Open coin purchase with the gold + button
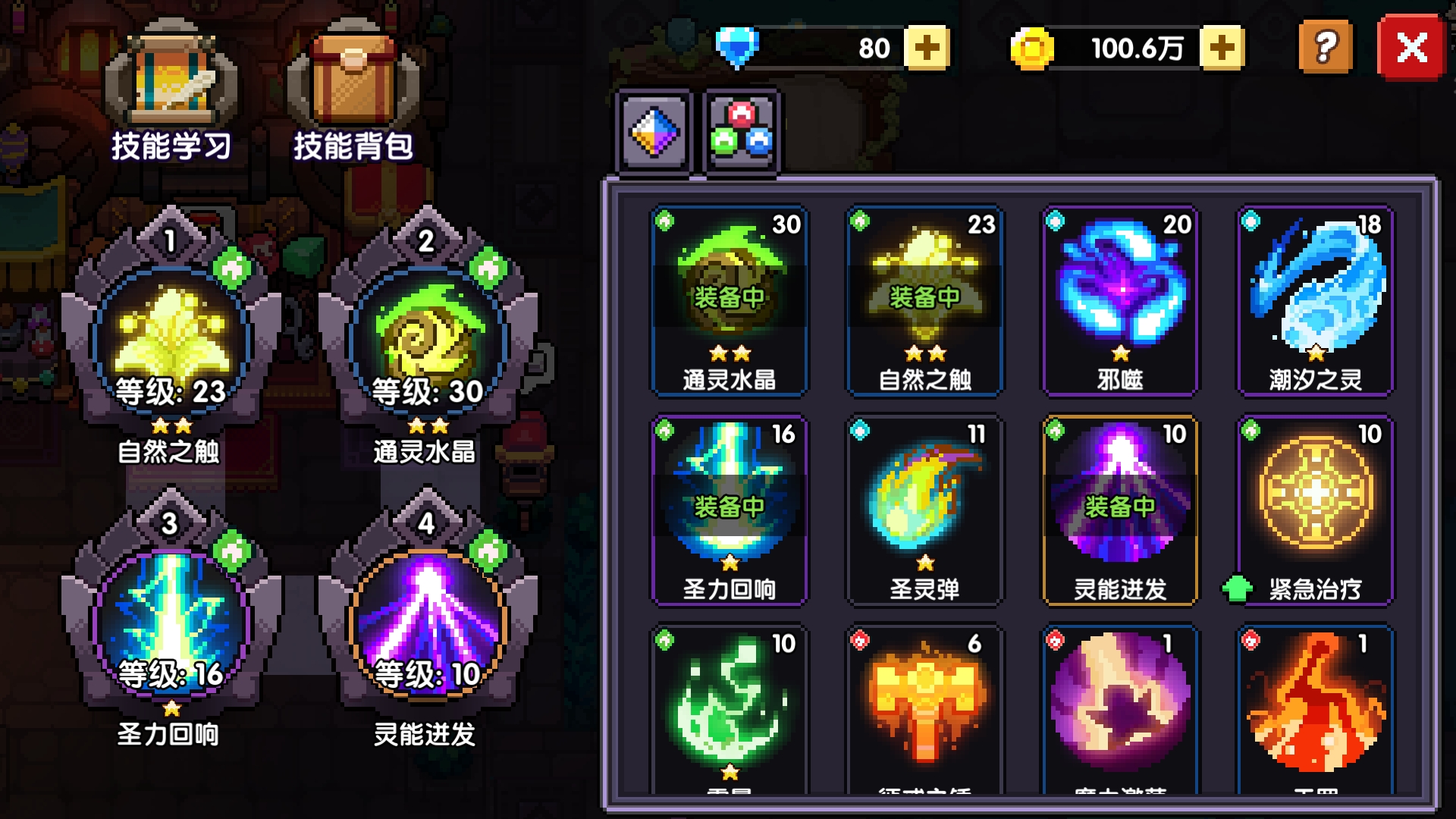1456x819 pixels. 1222,47
